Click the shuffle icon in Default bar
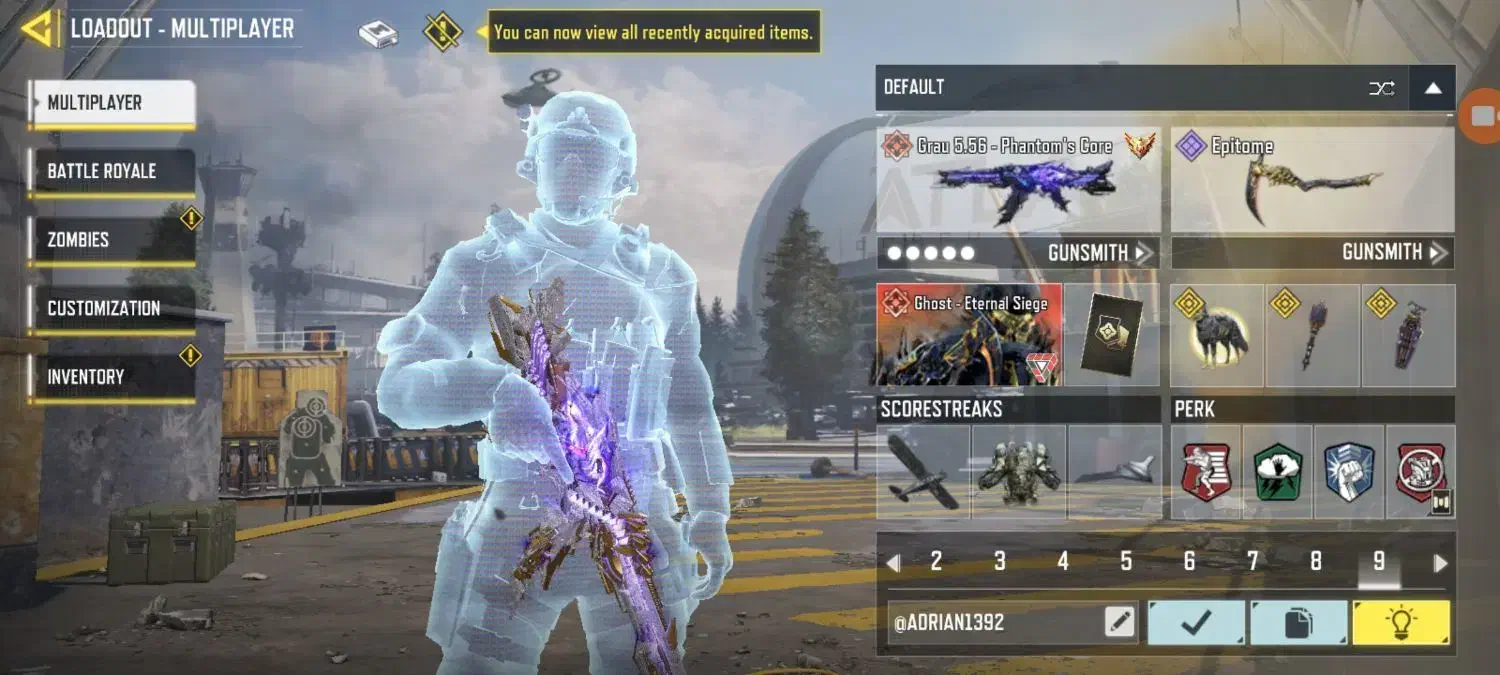Screen dimensions: 1500x675 click(x=1381, y=88)
